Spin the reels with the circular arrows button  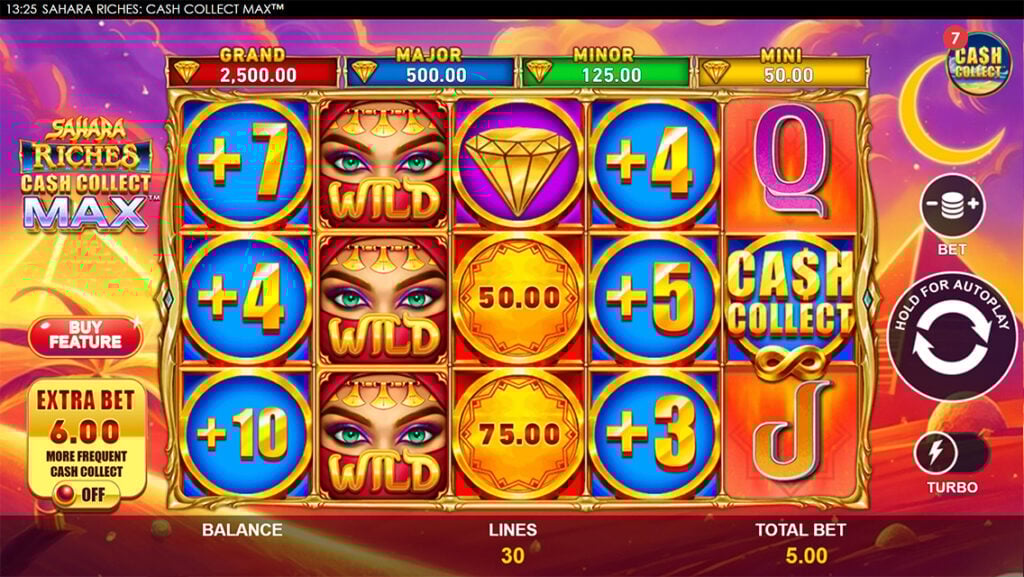click(951, 337)
